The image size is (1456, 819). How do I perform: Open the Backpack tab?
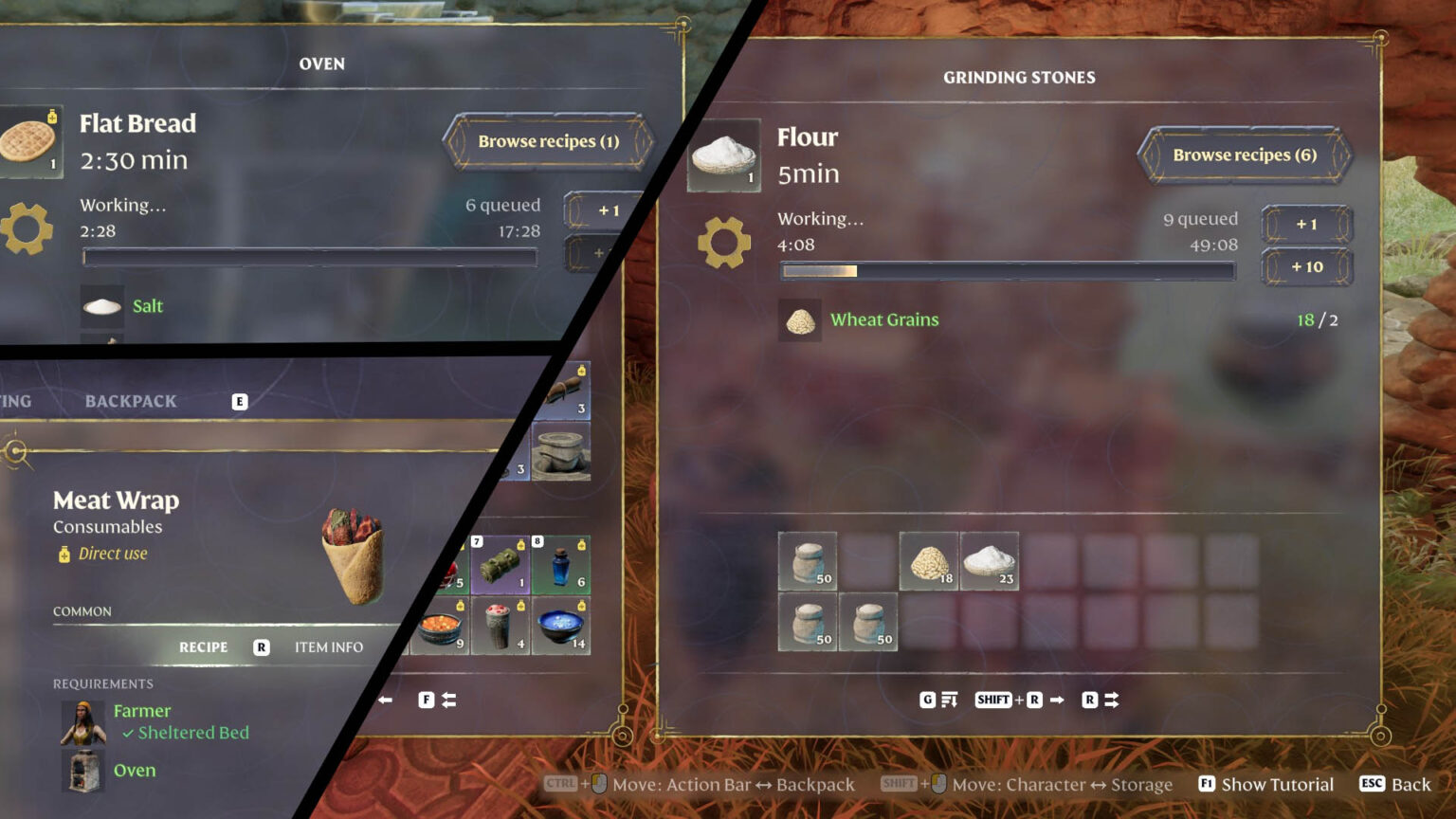130,400
